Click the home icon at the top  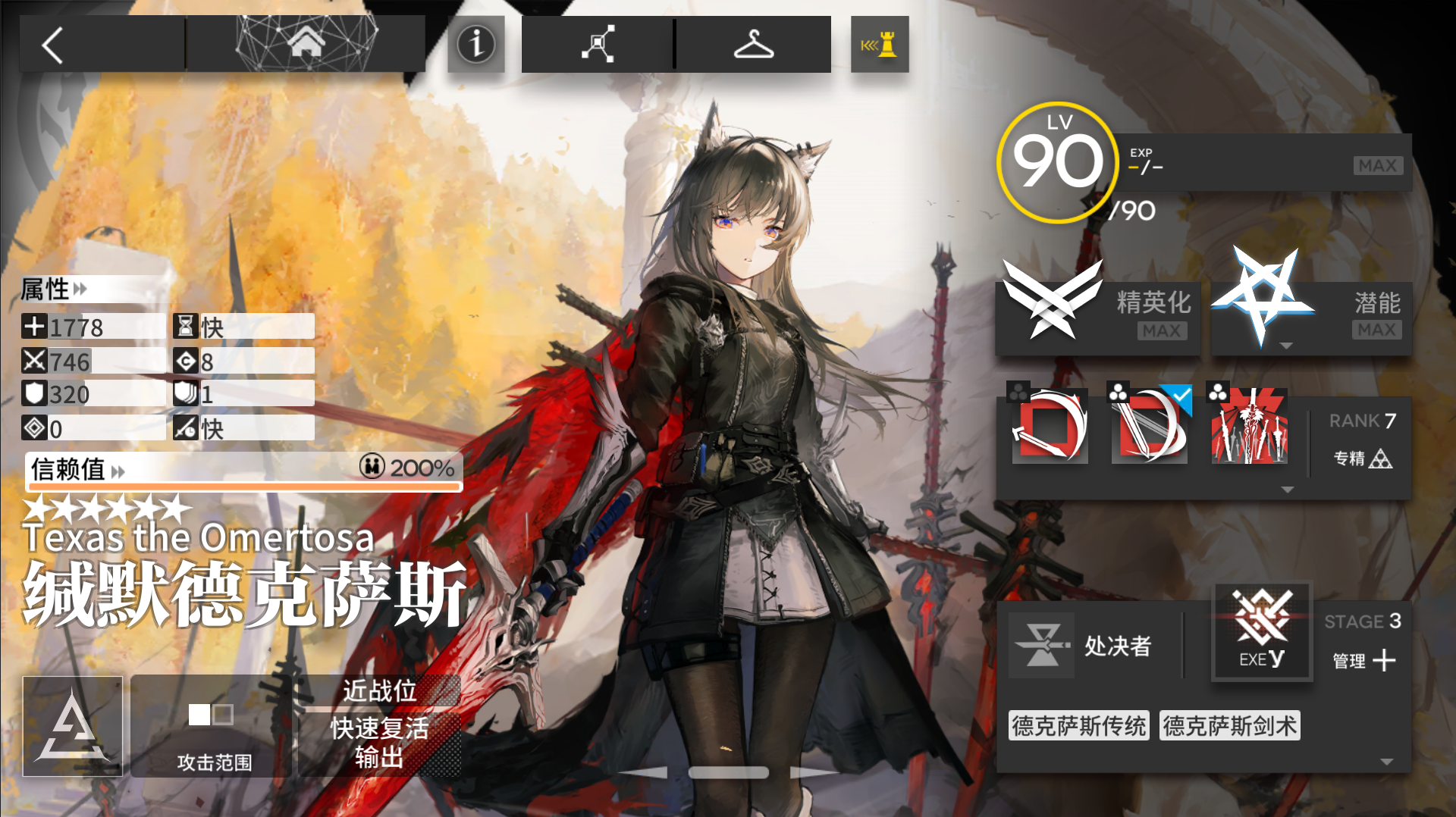307,43
